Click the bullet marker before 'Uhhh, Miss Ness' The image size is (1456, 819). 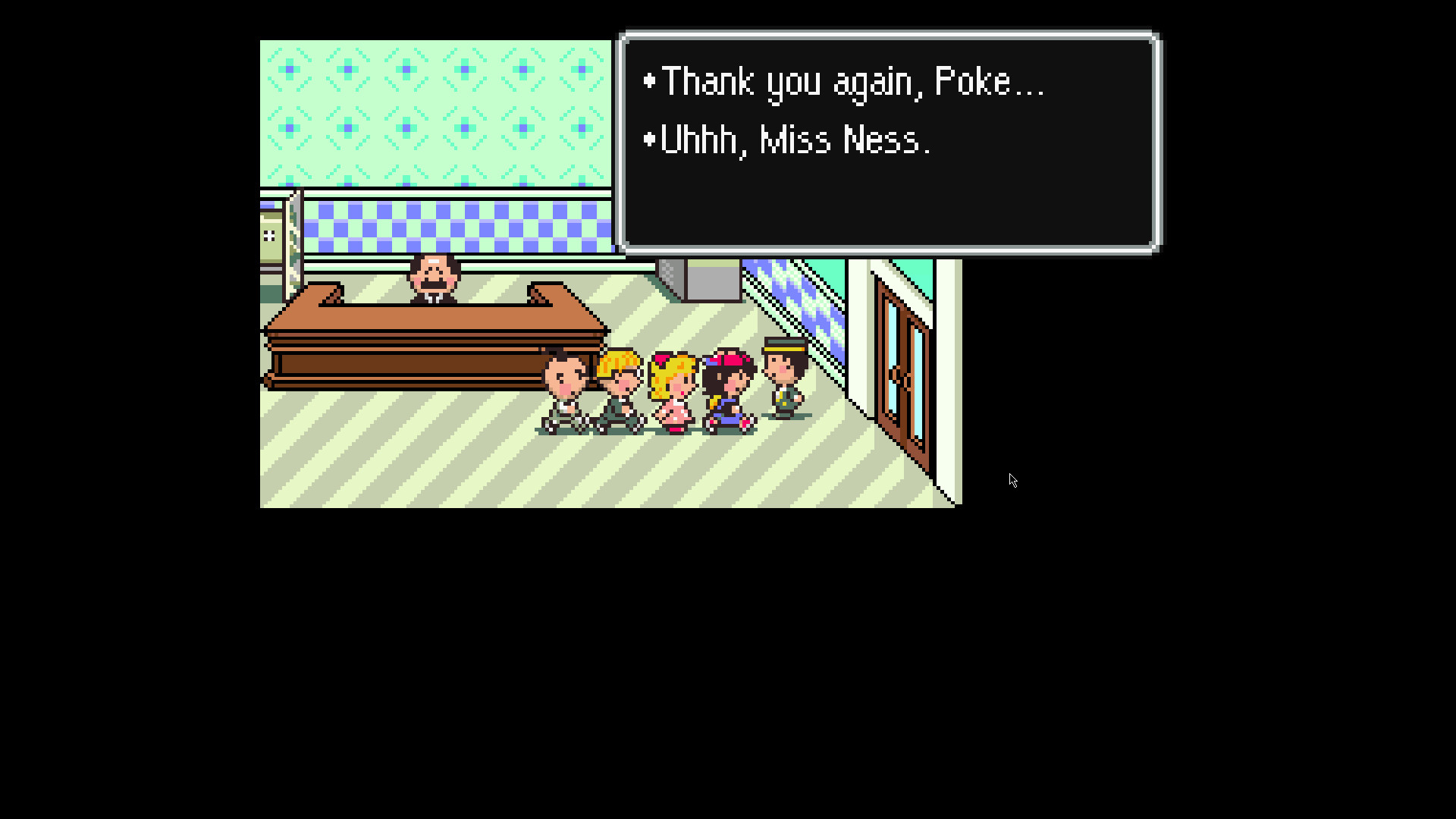(x=648, y=139)
